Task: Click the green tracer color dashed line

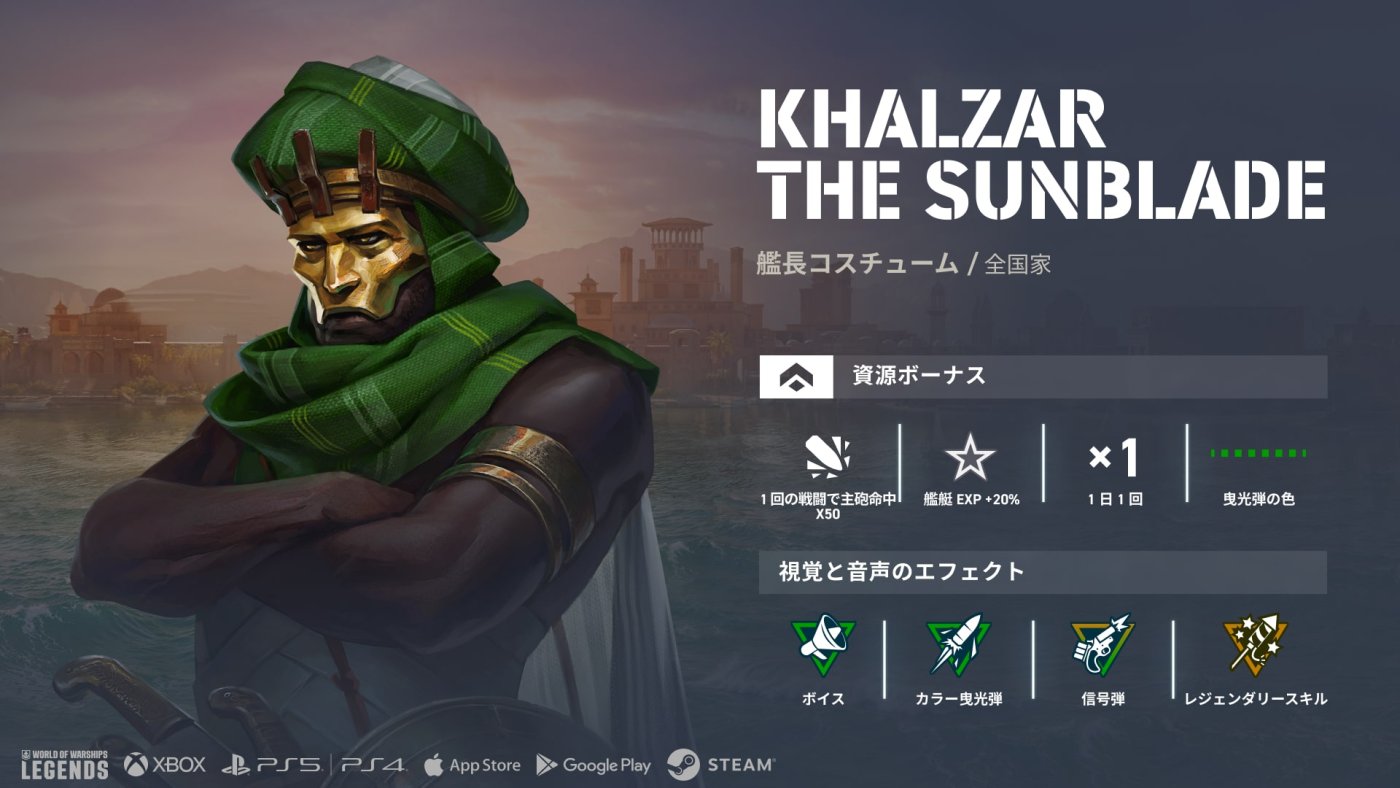Action: click(1259, 453)
